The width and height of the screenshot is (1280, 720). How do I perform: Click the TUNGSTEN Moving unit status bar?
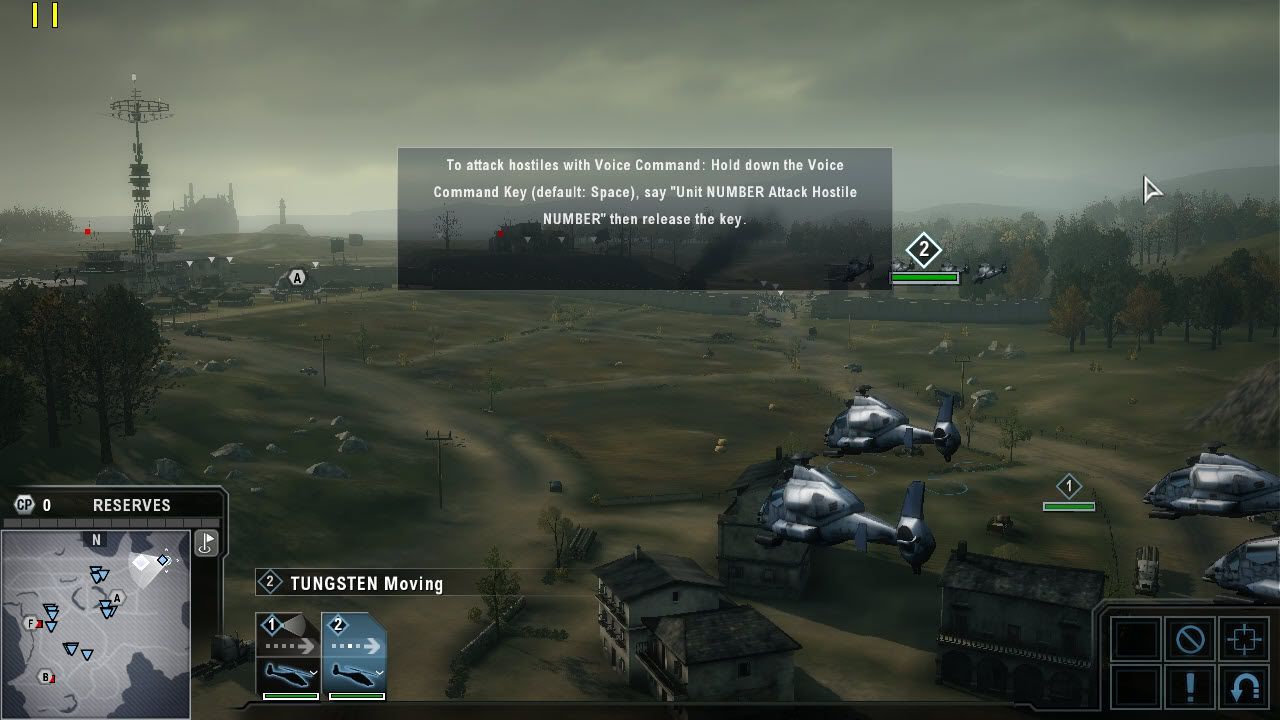coord(366,583)
